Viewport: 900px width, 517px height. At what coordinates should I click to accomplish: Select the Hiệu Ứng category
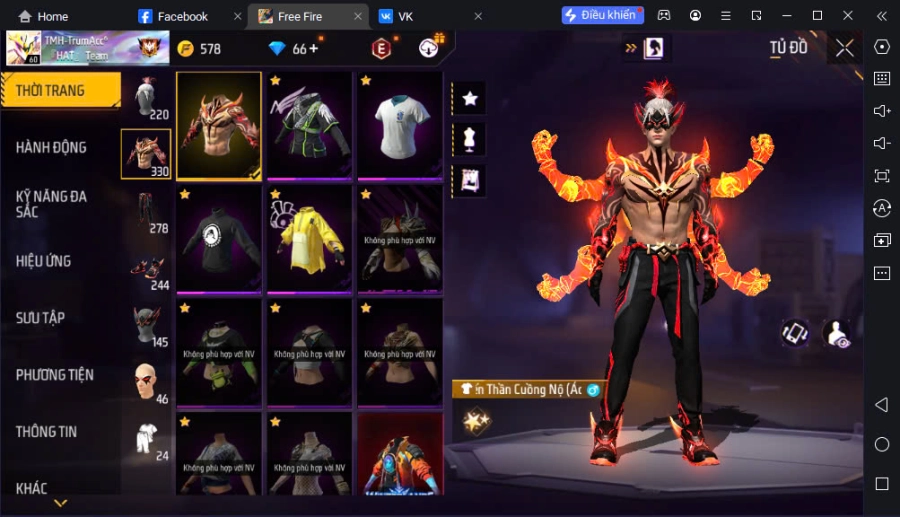pos(44,261)
